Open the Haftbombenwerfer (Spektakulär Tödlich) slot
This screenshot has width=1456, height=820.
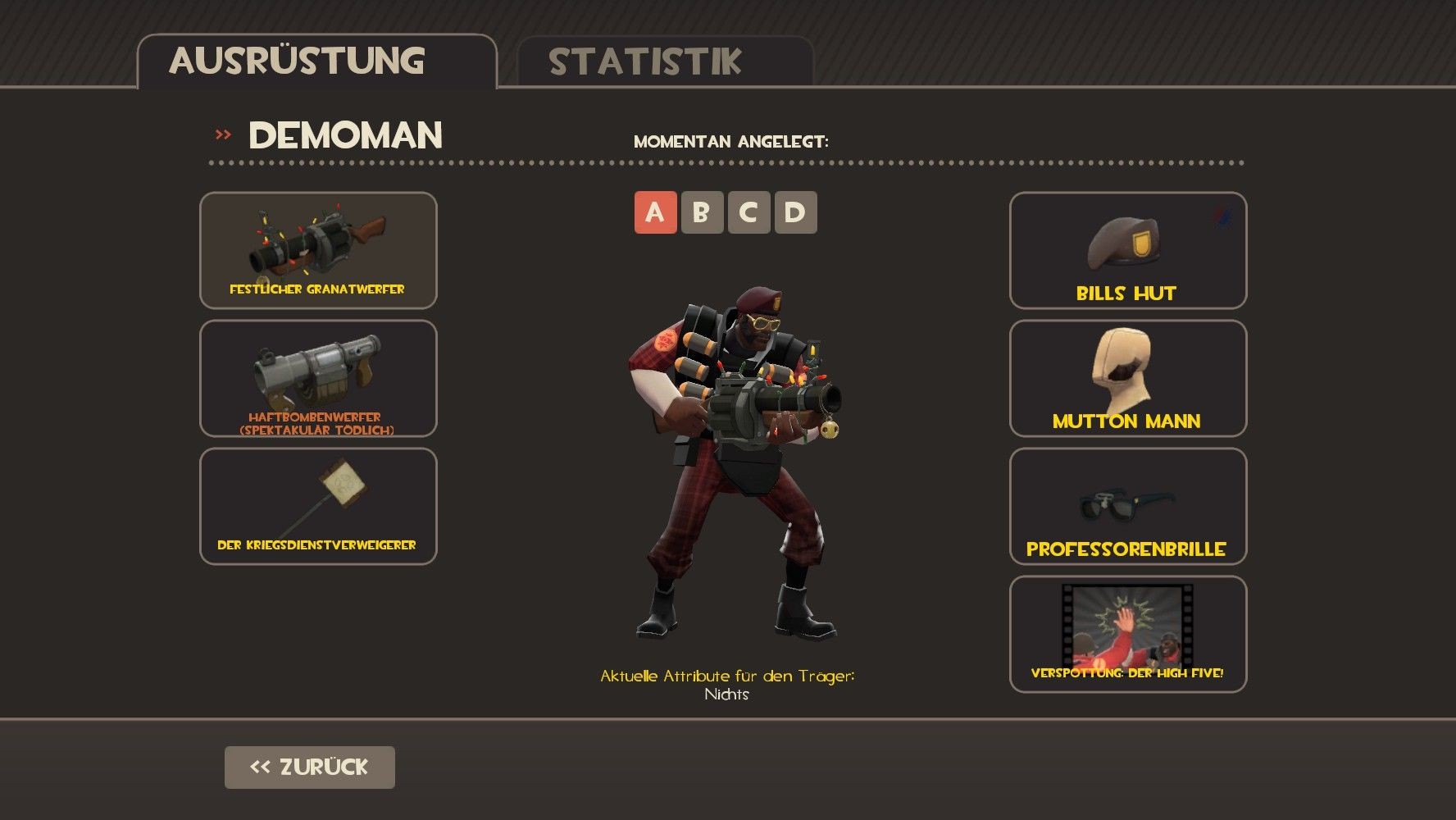click(x=318, y=379)
